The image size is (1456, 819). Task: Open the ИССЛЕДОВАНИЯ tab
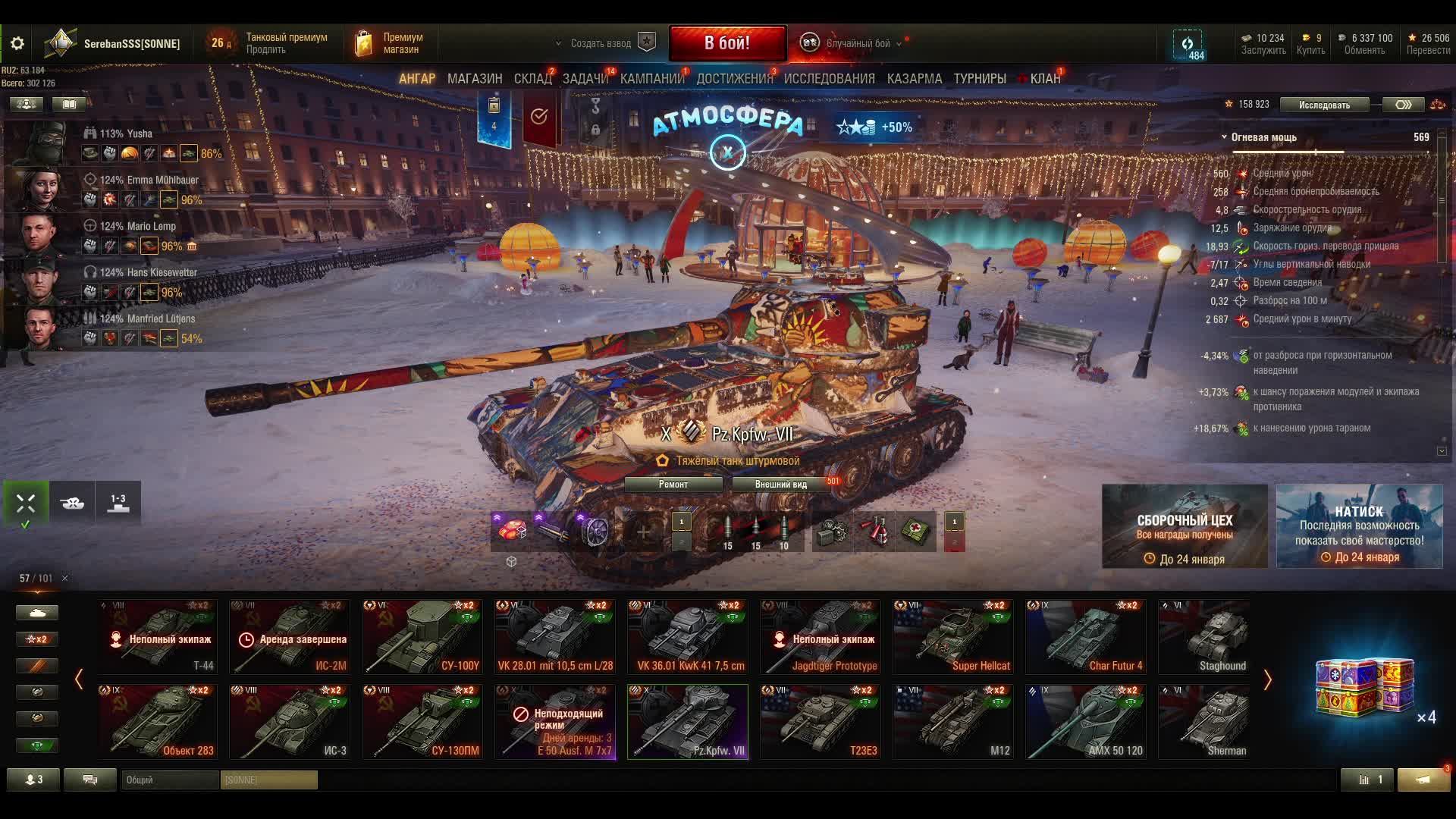pos(829,79)
